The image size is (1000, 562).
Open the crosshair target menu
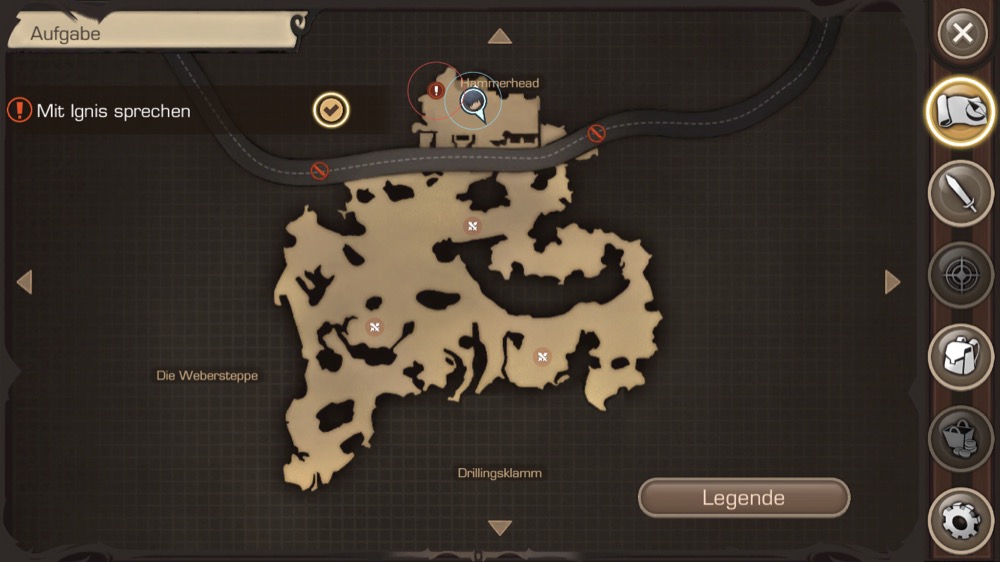tap(961, 275)
